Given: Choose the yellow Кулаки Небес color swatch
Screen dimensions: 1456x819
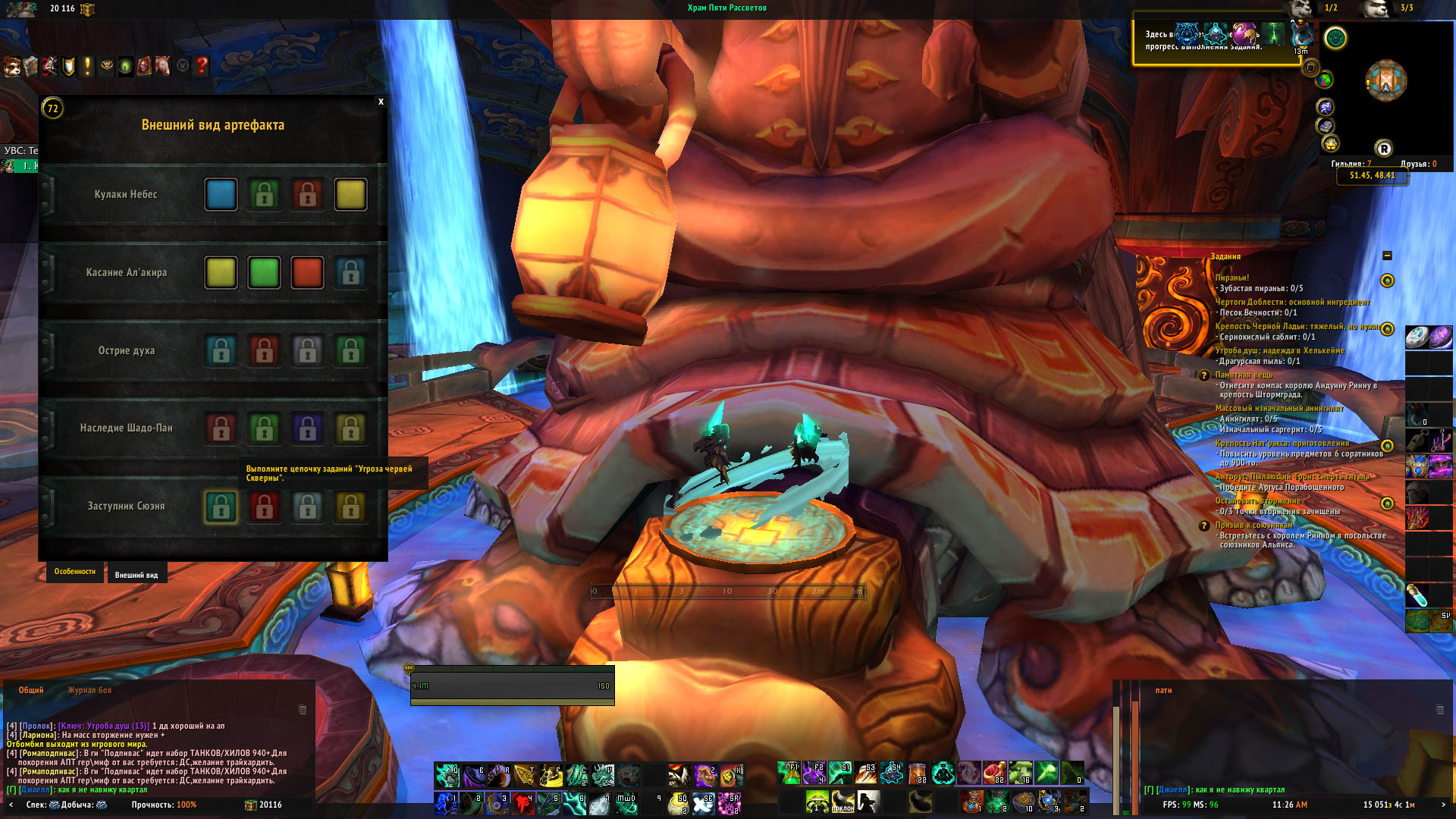Looking at the screenshot, I should click(x=350, y=194).
